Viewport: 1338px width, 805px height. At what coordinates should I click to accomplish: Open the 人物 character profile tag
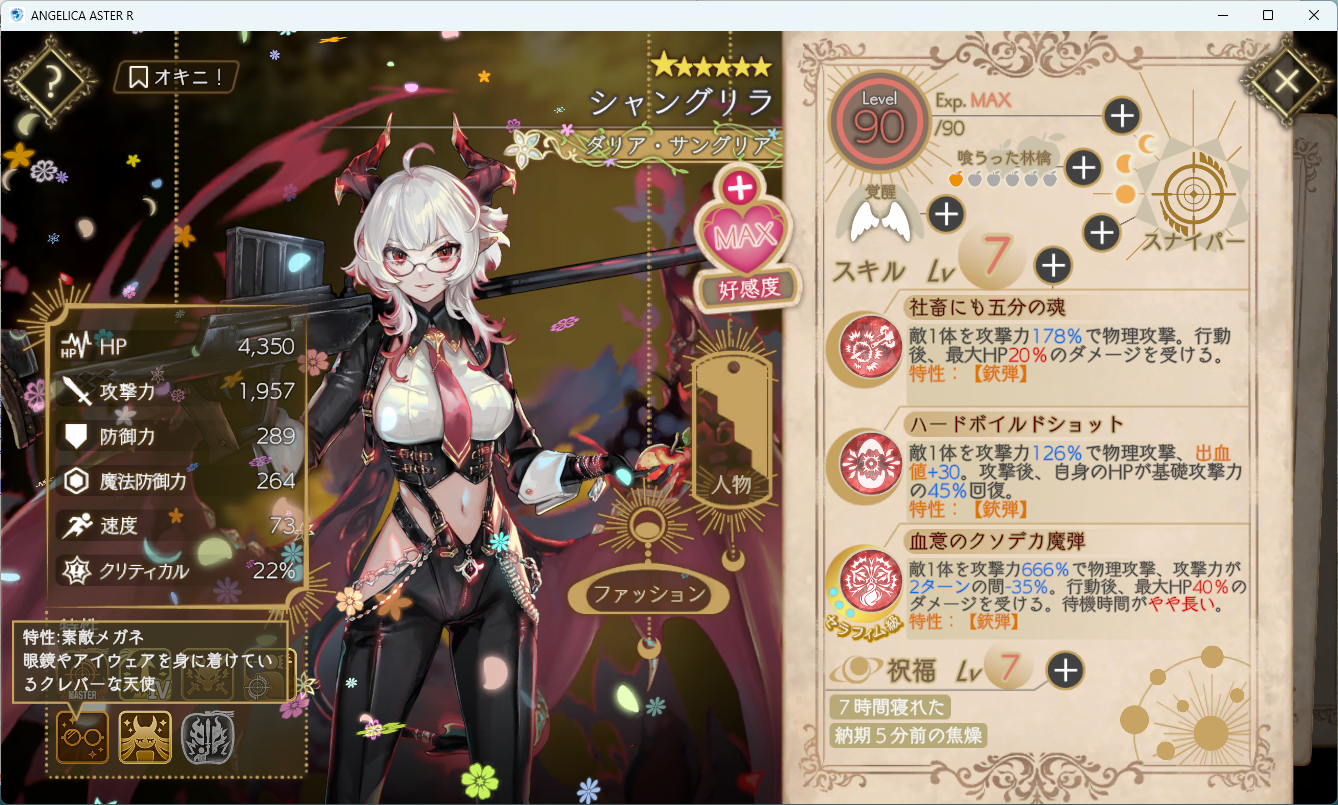(732, 430)
